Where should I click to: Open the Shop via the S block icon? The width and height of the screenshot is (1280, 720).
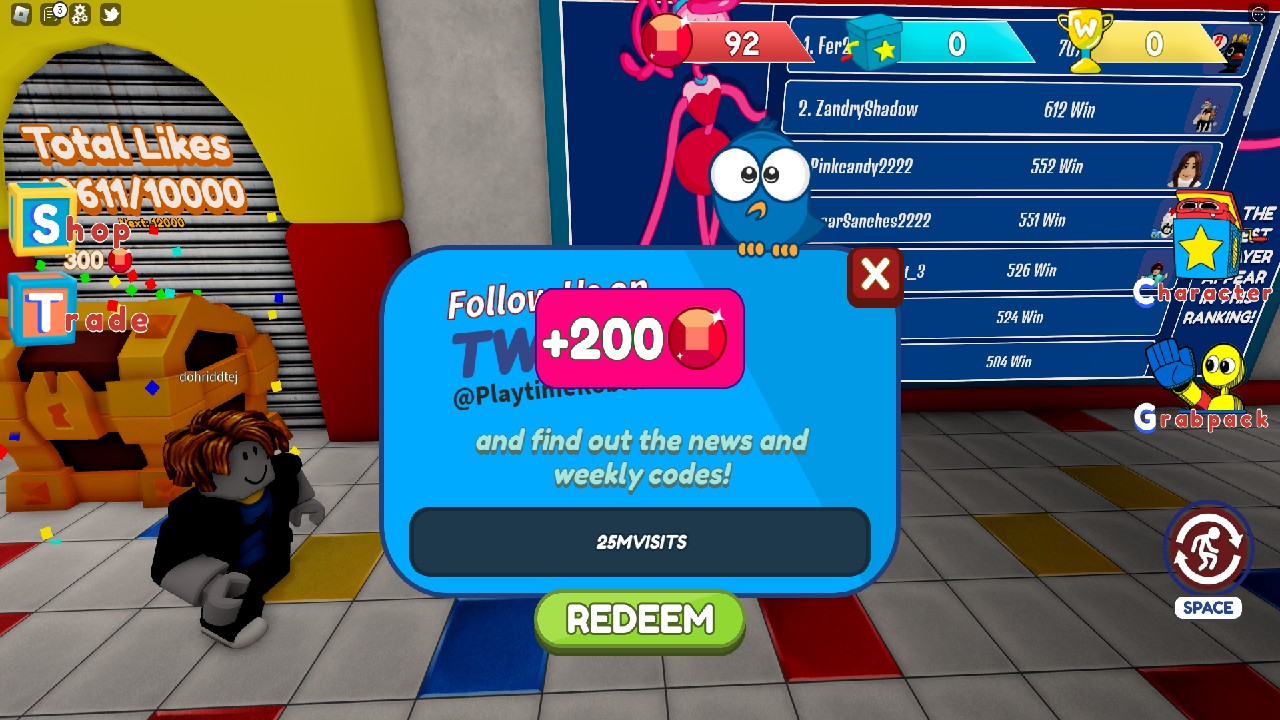44,218
